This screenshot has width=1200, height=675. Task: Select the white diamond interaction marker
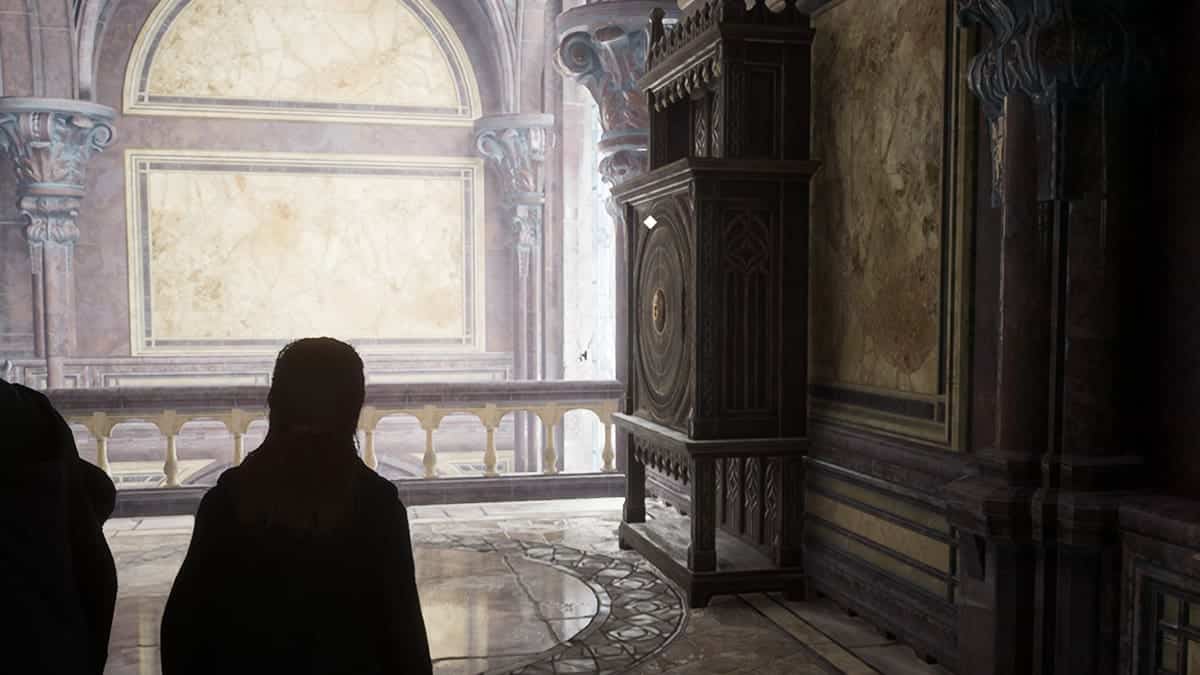649,222
